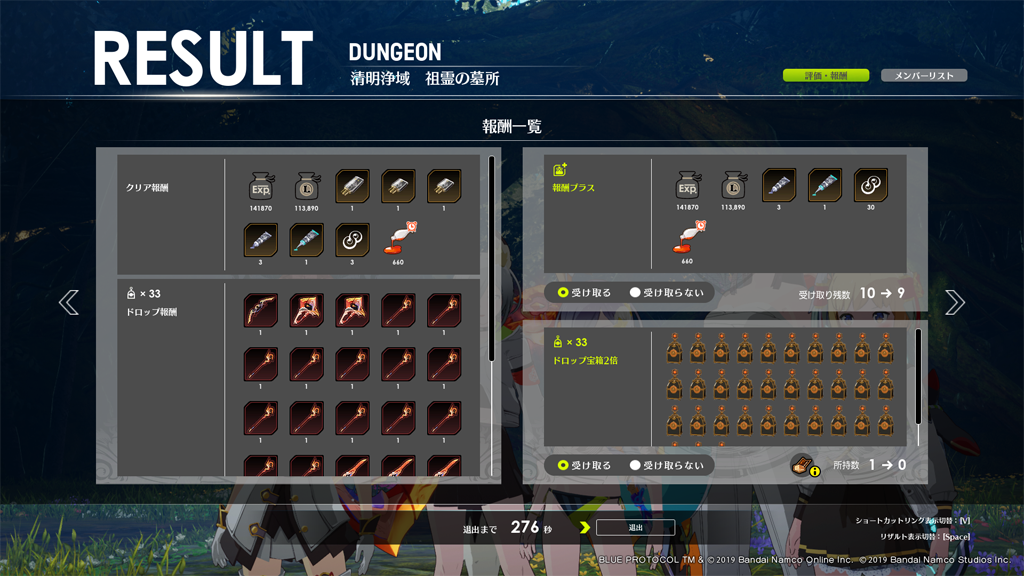Click the 退出 exit button
Screen dimensions: 1024x576
[x=635, y=528]
